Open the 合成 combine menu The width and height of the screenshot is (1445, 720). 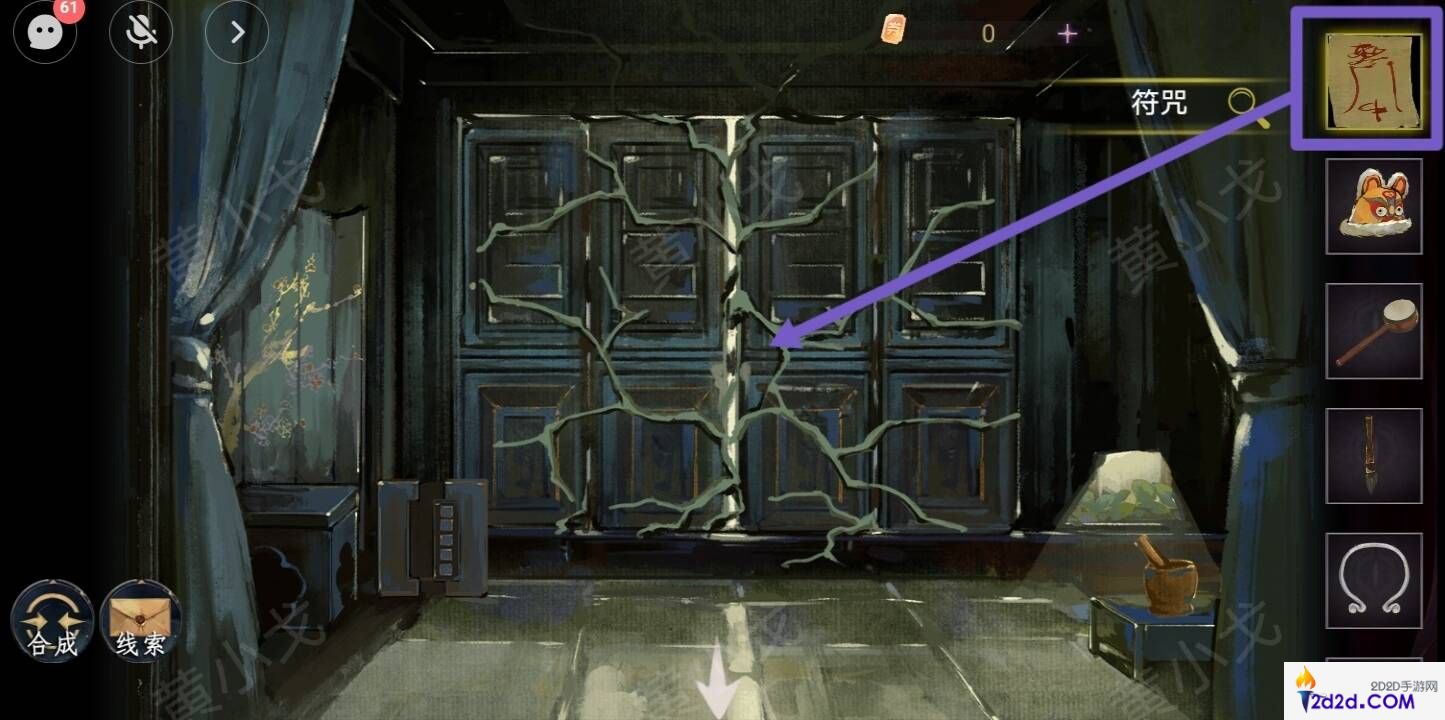tap(52, 621)
